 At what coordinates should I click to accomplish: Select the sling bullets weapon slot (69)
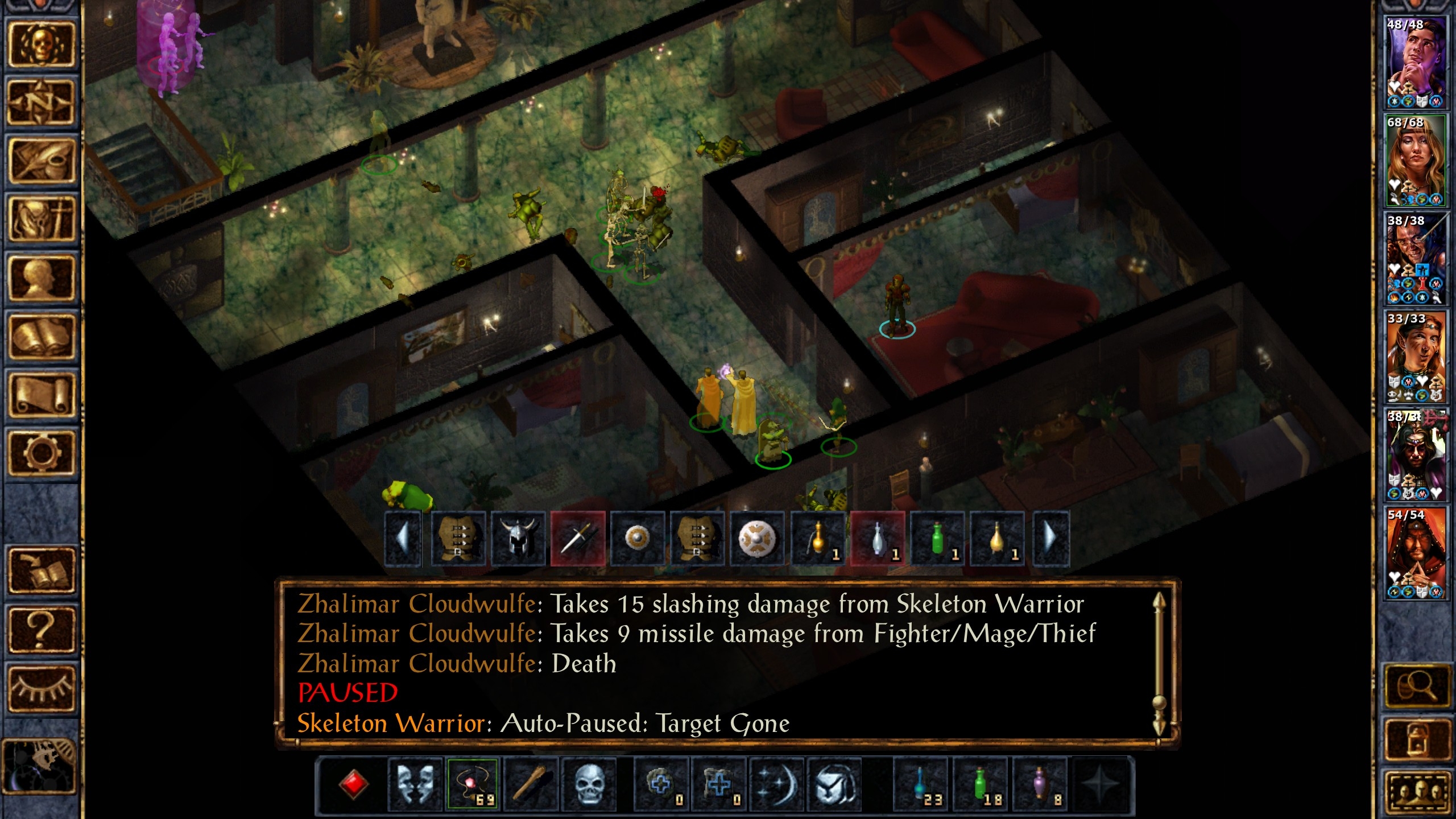pos(473,784)
